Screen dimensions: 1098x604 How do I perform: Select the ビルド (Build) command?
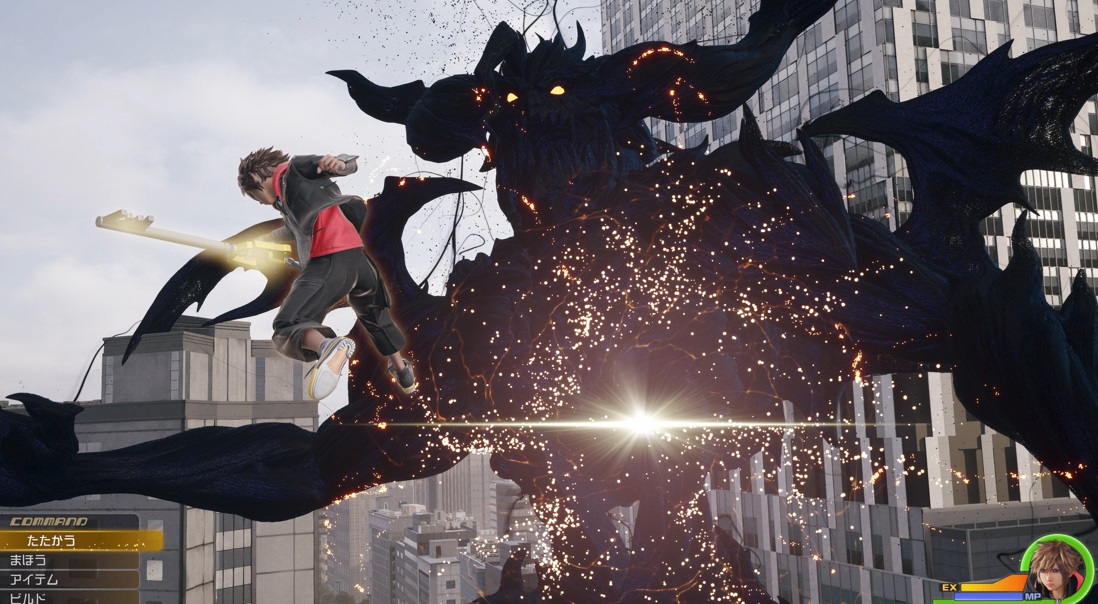coord(70,597)
